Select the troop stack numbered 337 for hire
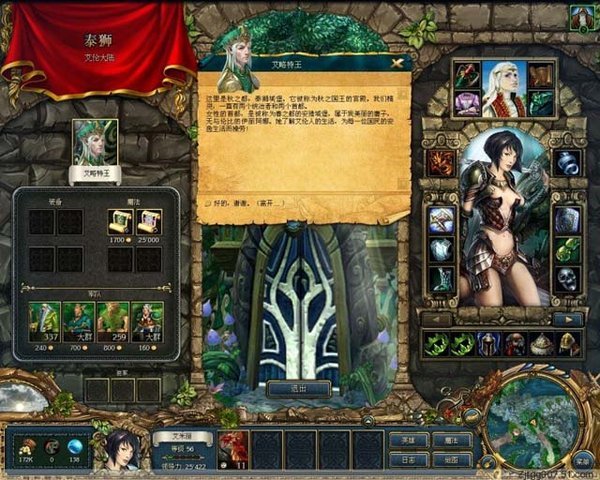This screenshot has height=480, width=600. [x=42, y=318]
